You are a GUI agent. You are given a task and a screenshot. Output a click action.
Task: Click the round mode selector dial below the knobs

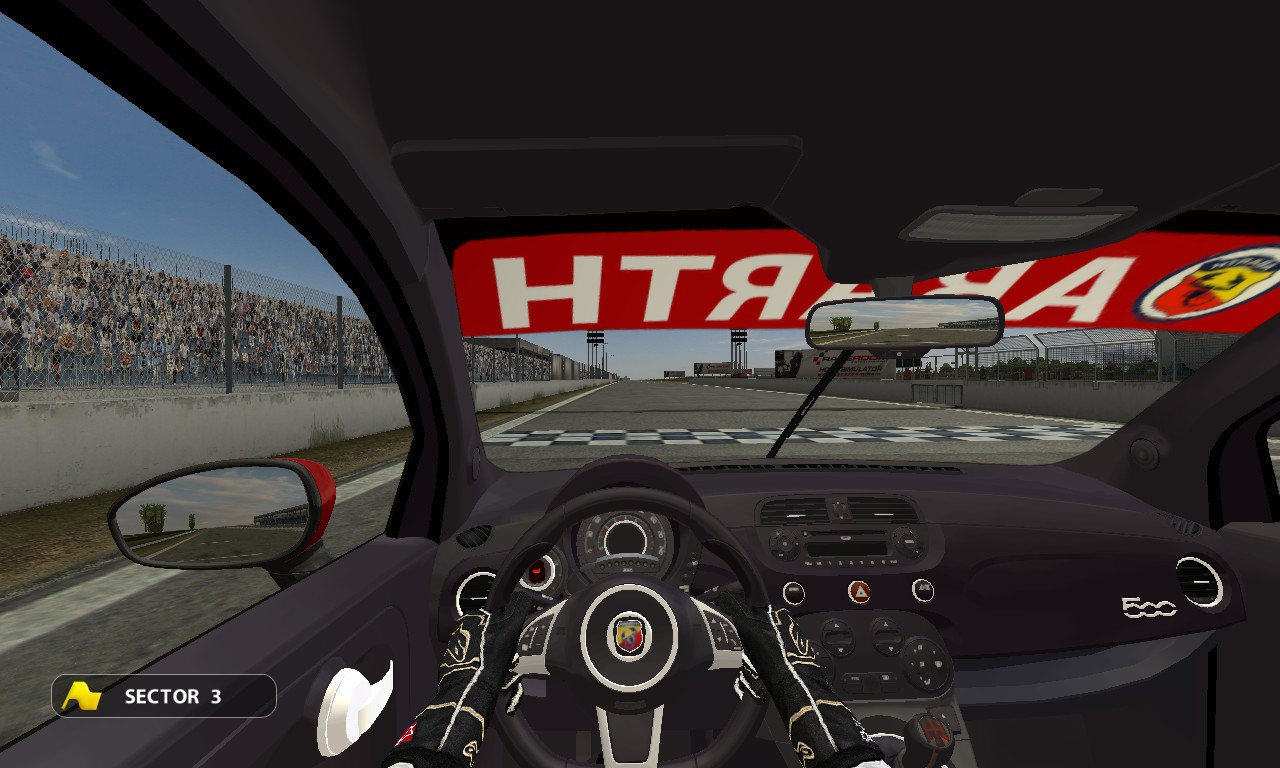(927, 663)
